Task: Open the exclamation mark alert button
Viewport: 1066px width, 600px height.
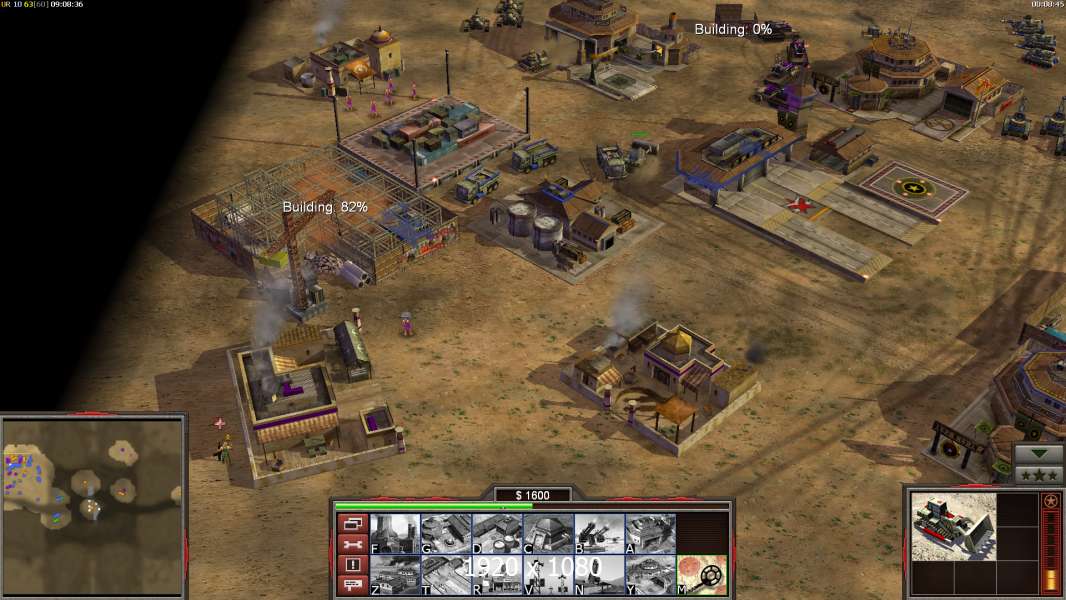Action: 351,565
